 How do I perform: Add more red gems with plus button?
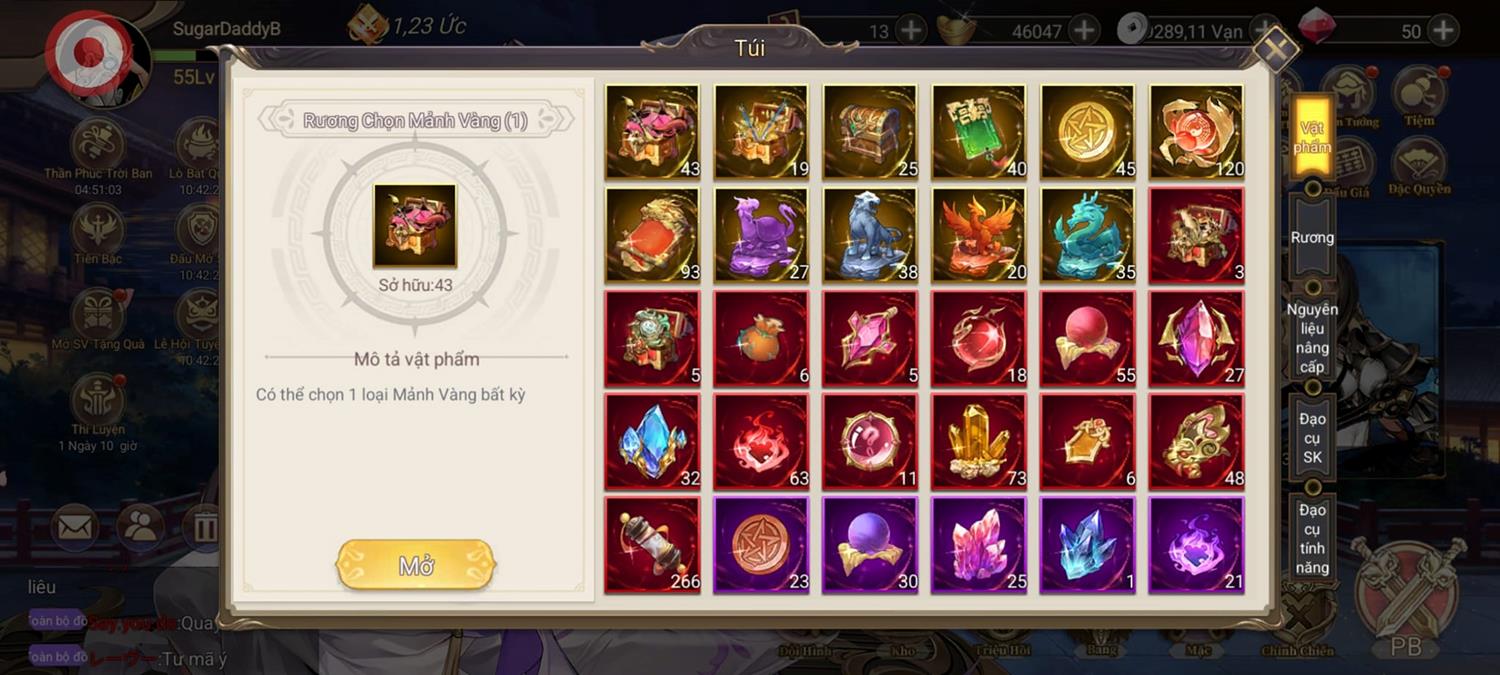[1442, 30]
